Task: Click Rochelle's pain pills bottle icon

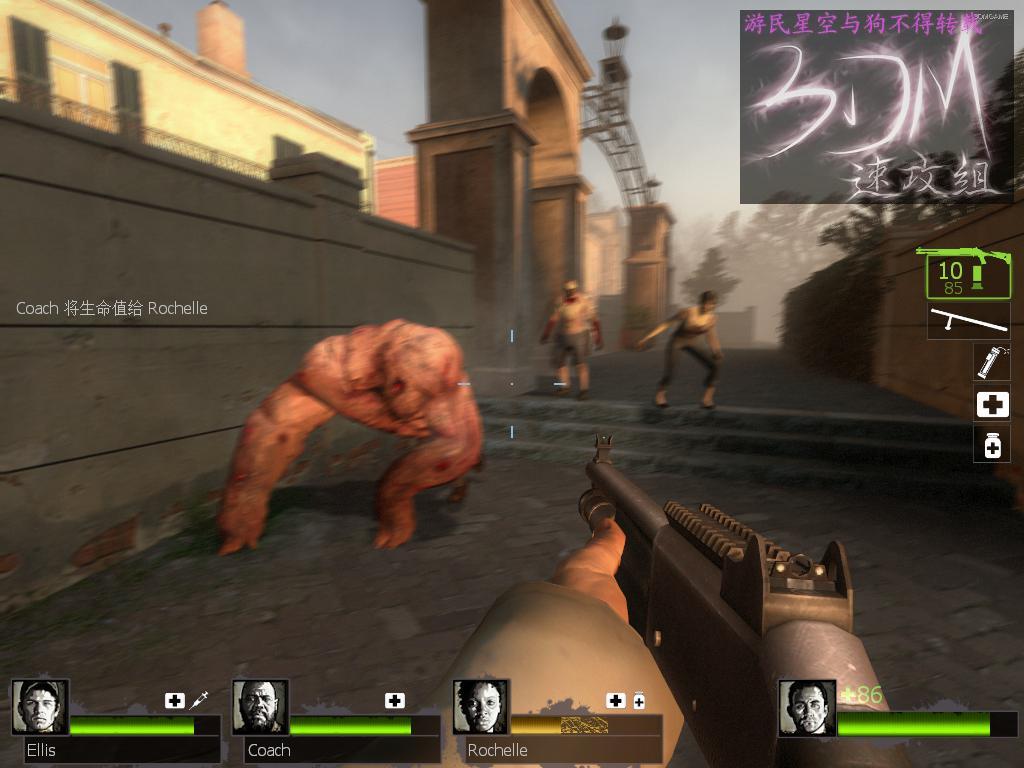Action: tap(639, 701)
